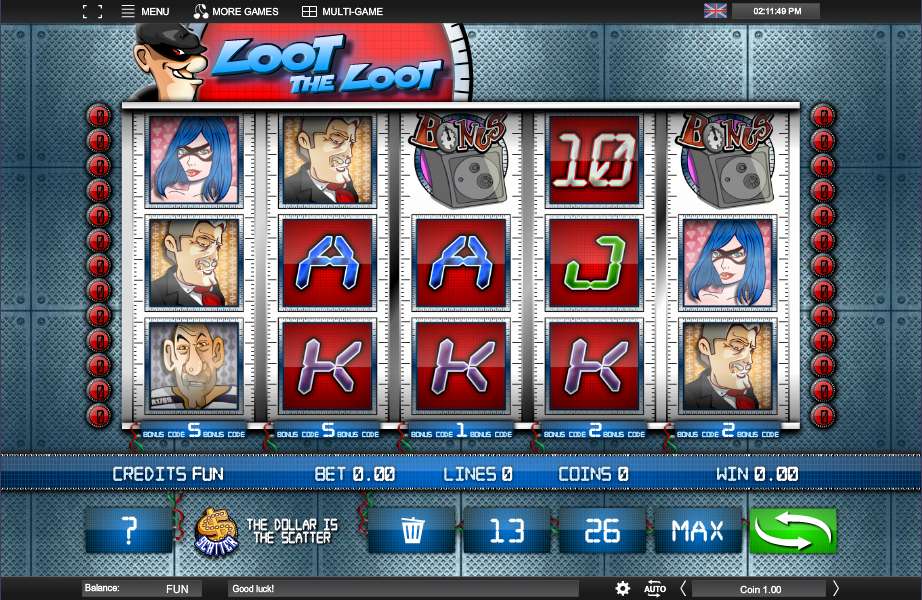Open the MENU dropdown

click(x=145, y=12)
